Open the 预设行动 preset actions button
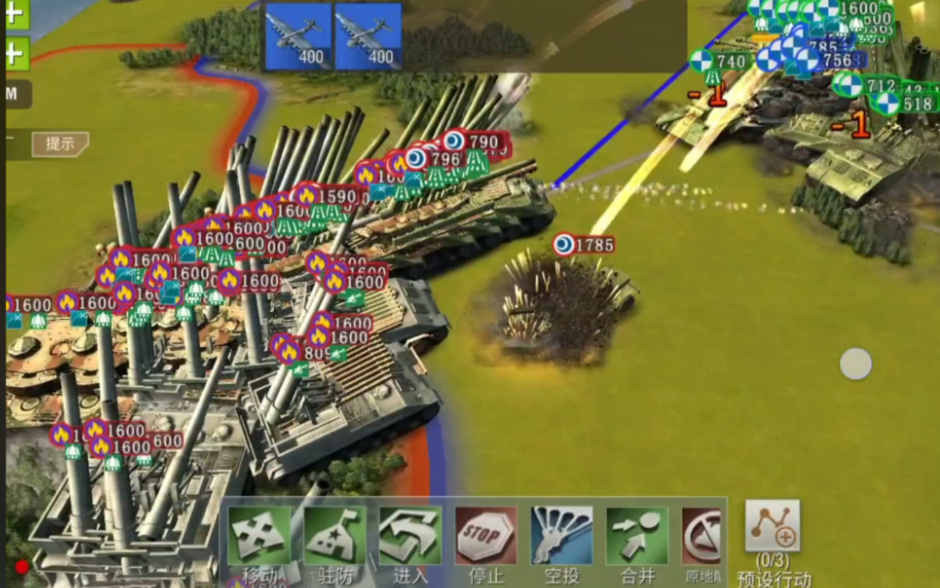The width and height of the screenshot is (940, 588). (772, 530)
